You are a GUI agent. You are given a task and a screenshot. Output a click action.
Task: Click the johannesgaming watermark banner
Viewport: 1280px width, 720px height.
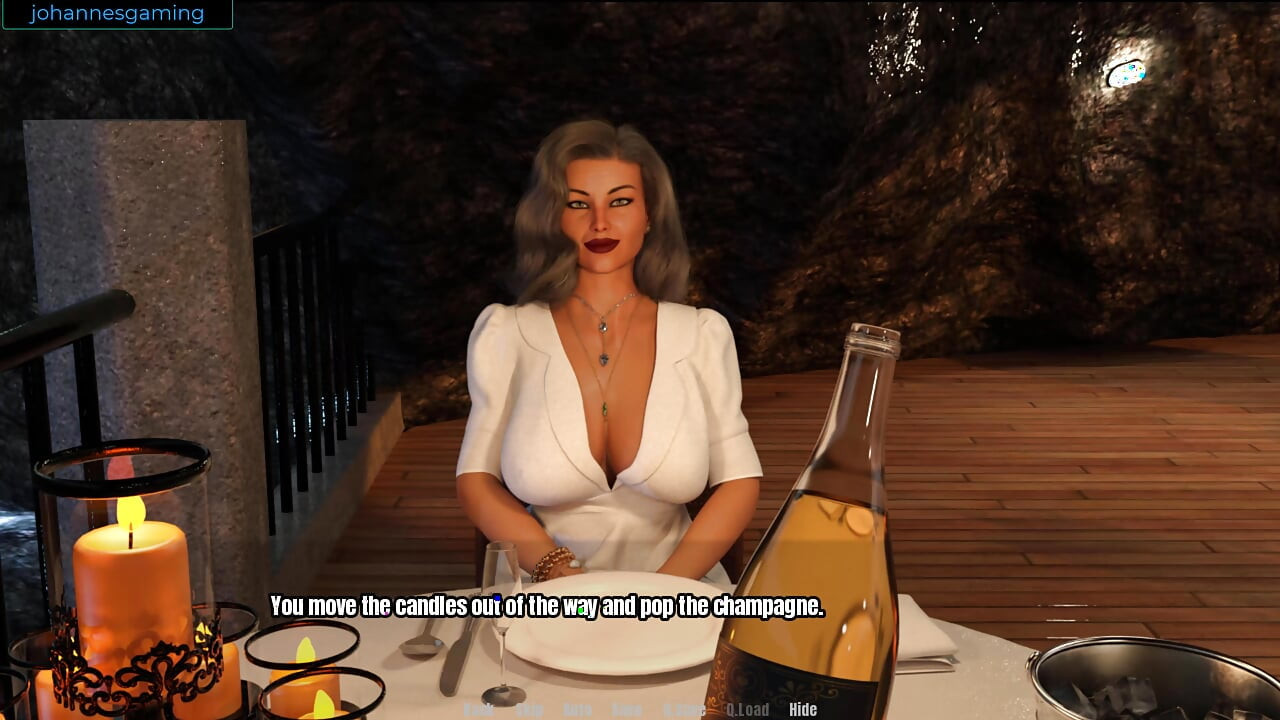117,13
